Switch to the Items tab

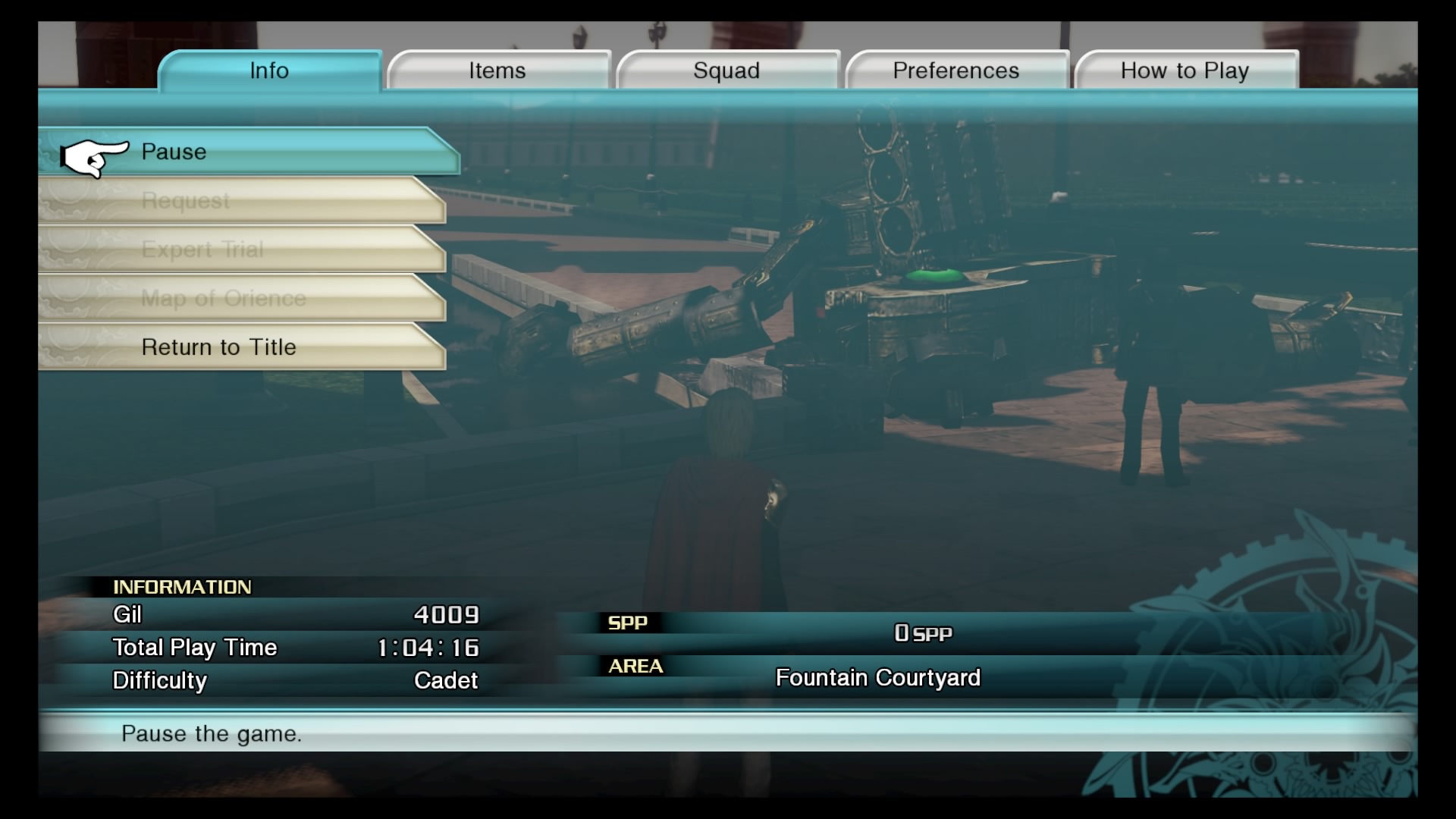(498, 71)
